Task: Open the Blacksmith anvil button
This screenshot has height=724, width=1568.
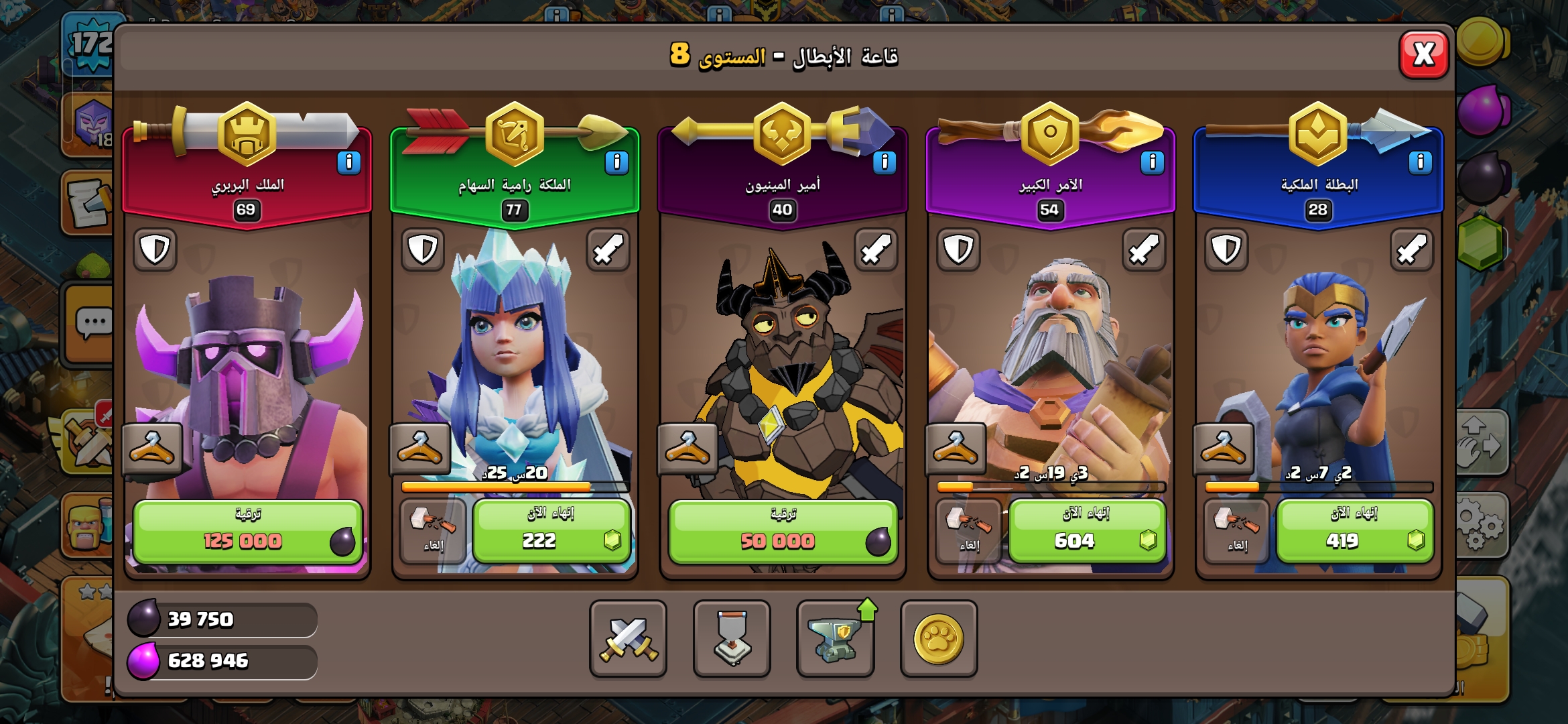Action: click(835, 638)
